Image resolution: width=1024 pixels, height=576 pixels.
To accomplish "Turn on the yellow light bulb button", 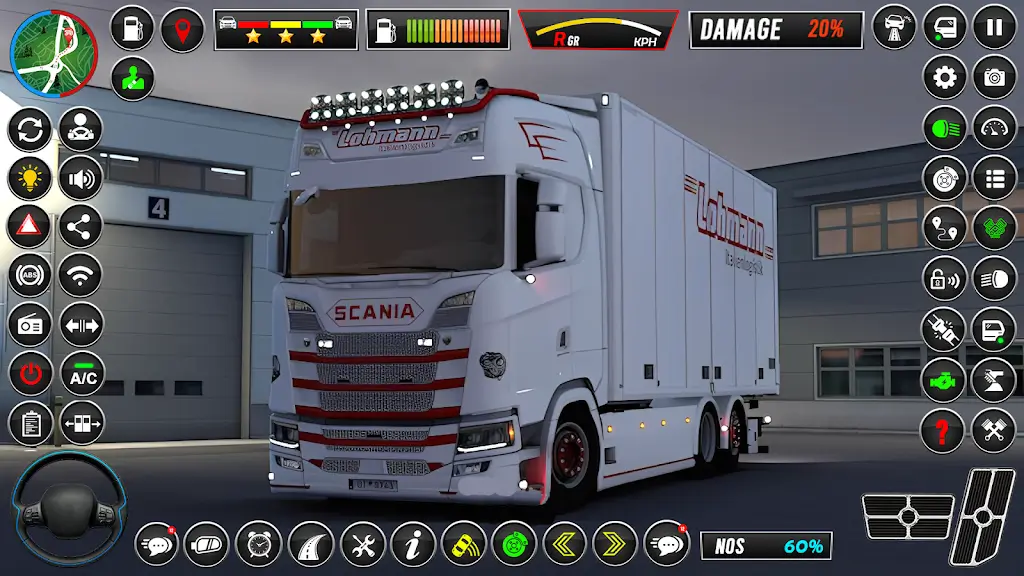I will click(x=30, y=179).
